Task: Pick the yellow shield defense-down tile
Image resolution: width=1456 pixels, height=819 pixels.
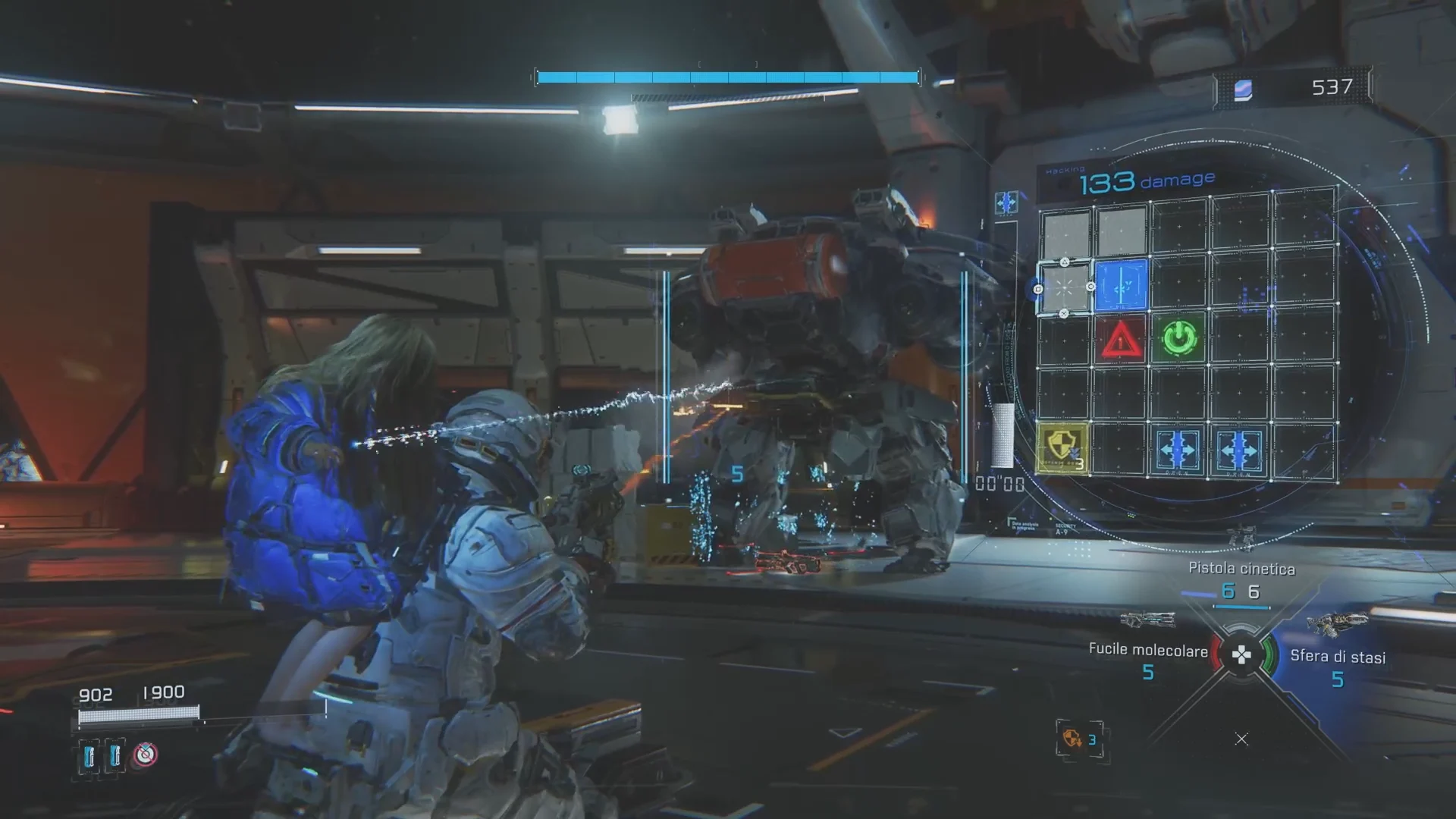Action: click(1062, 449)
